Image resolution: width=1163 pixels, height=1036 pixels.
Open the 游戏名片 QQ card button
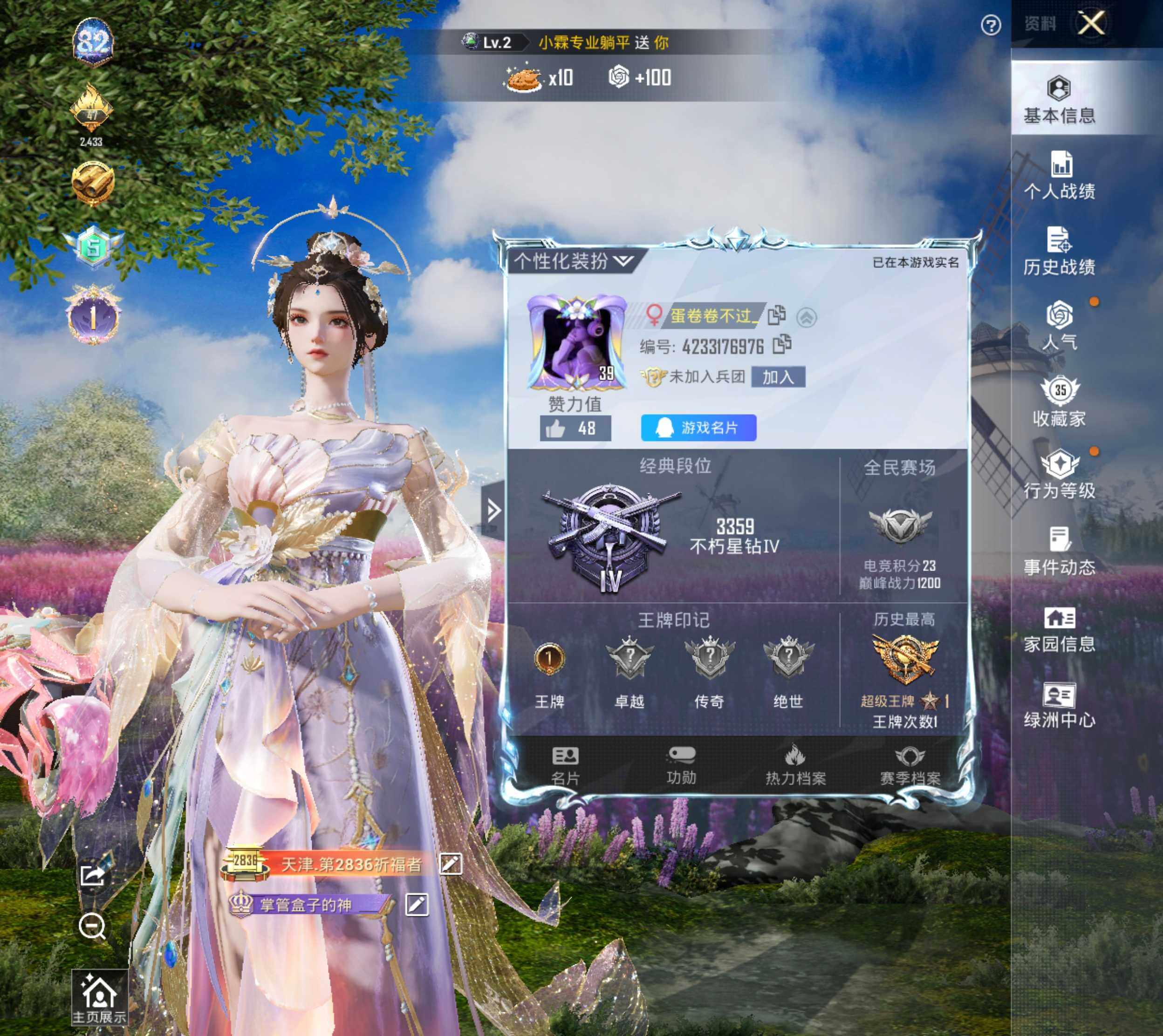click(x=698, y=428)
